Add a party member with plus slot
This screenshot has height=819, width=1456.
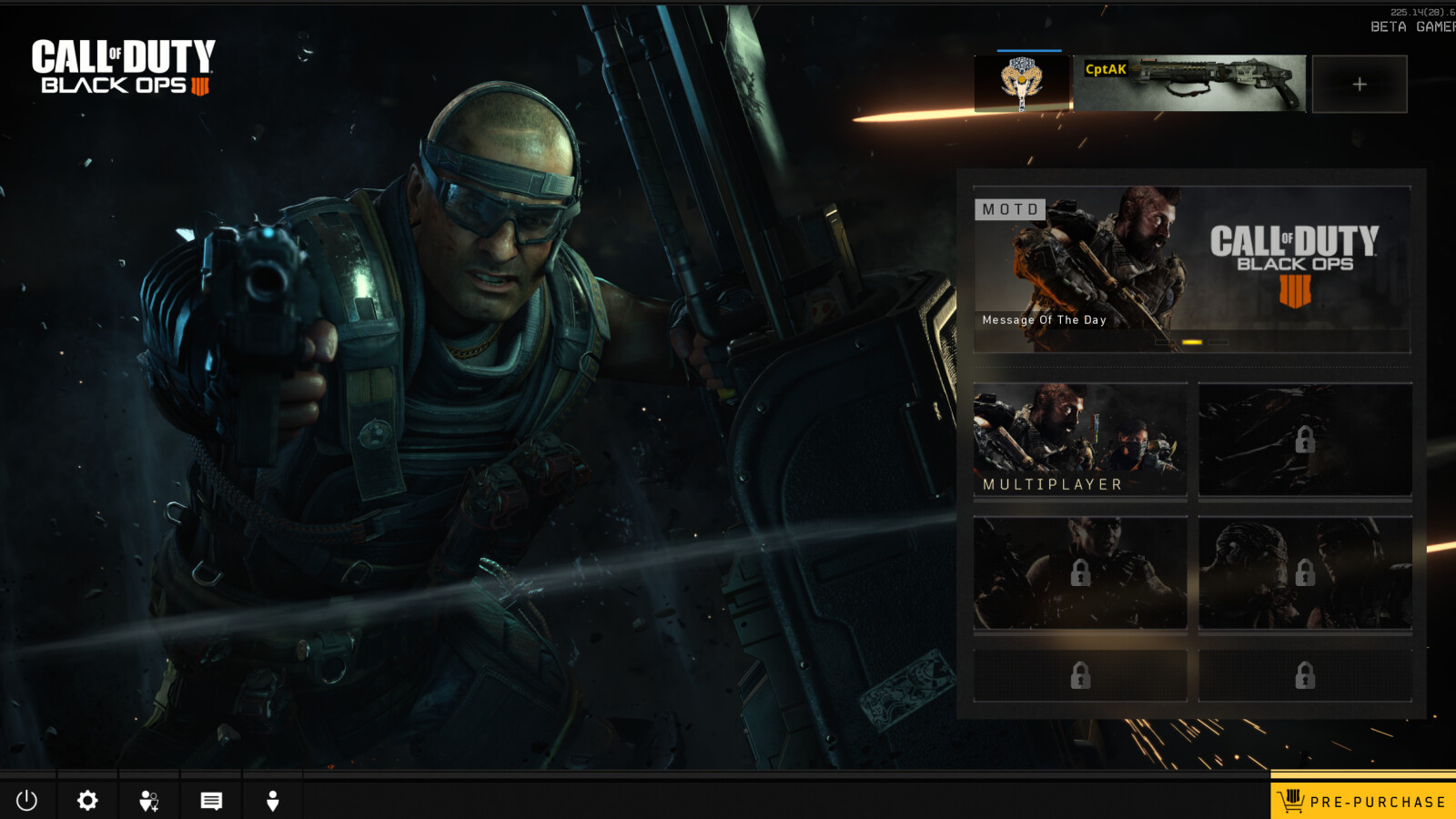click(x=1360, y=84)
